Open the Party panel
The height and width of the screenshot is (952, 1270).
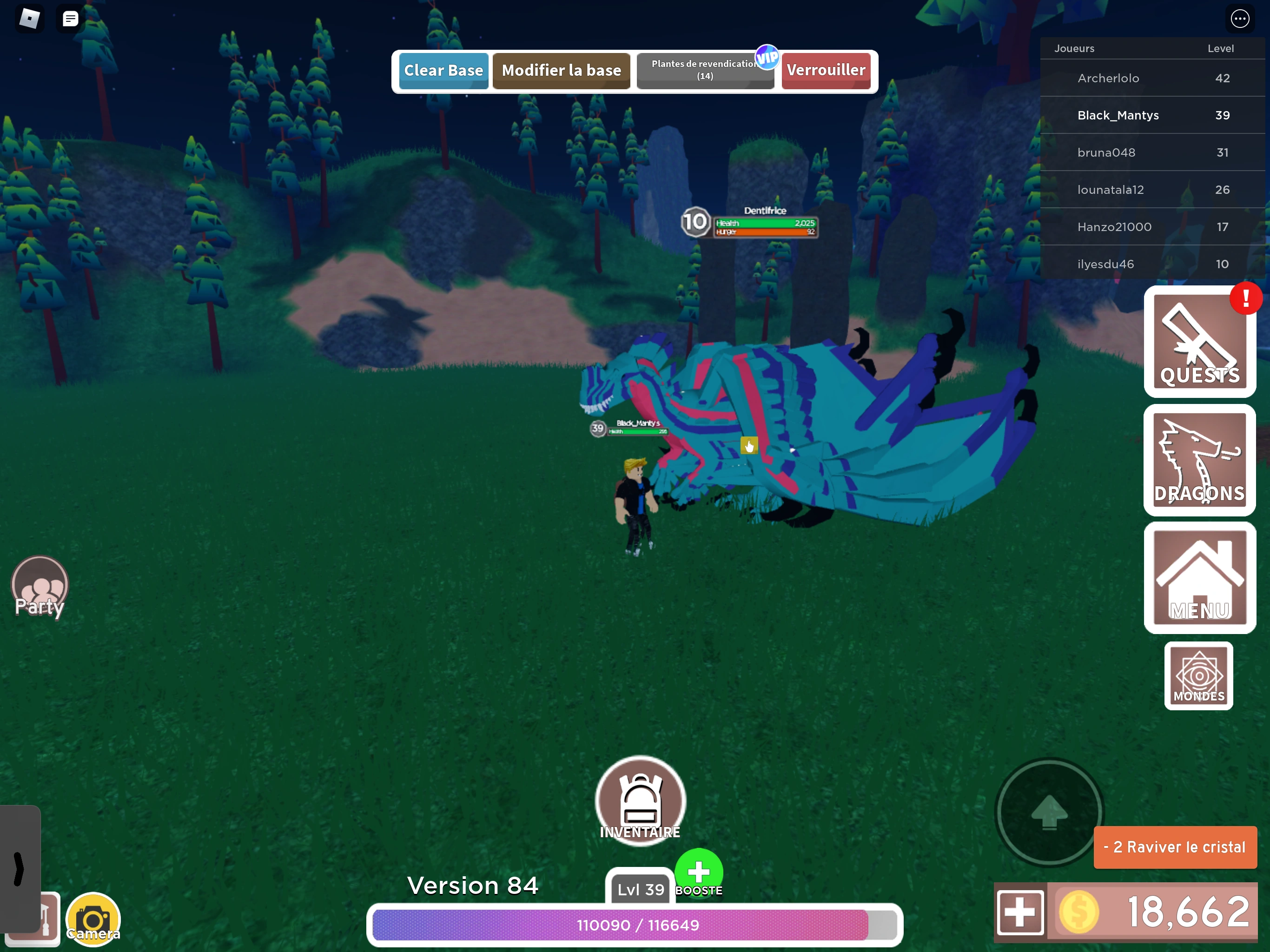coord(40,586)
